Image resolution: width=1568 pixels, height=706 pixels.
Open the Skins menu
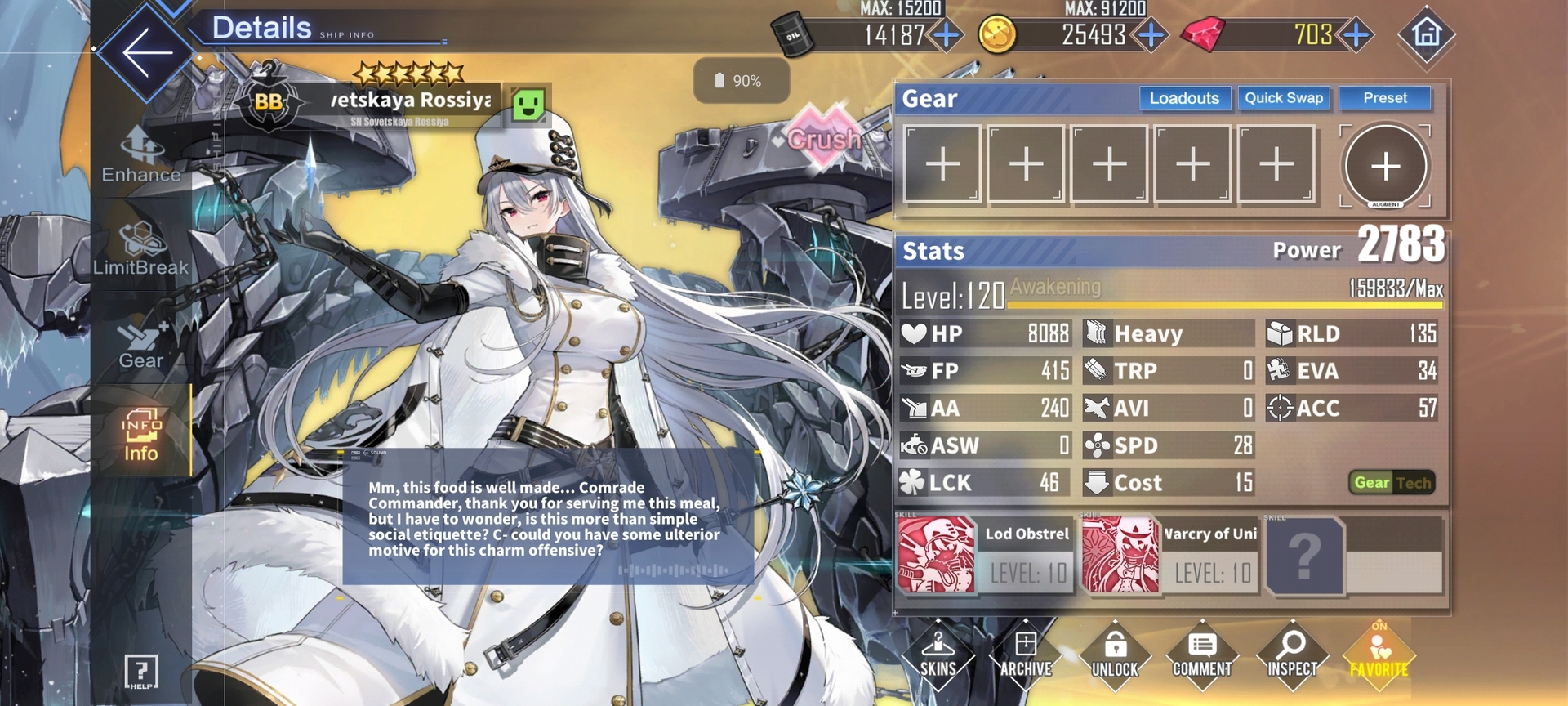(938, 655)
